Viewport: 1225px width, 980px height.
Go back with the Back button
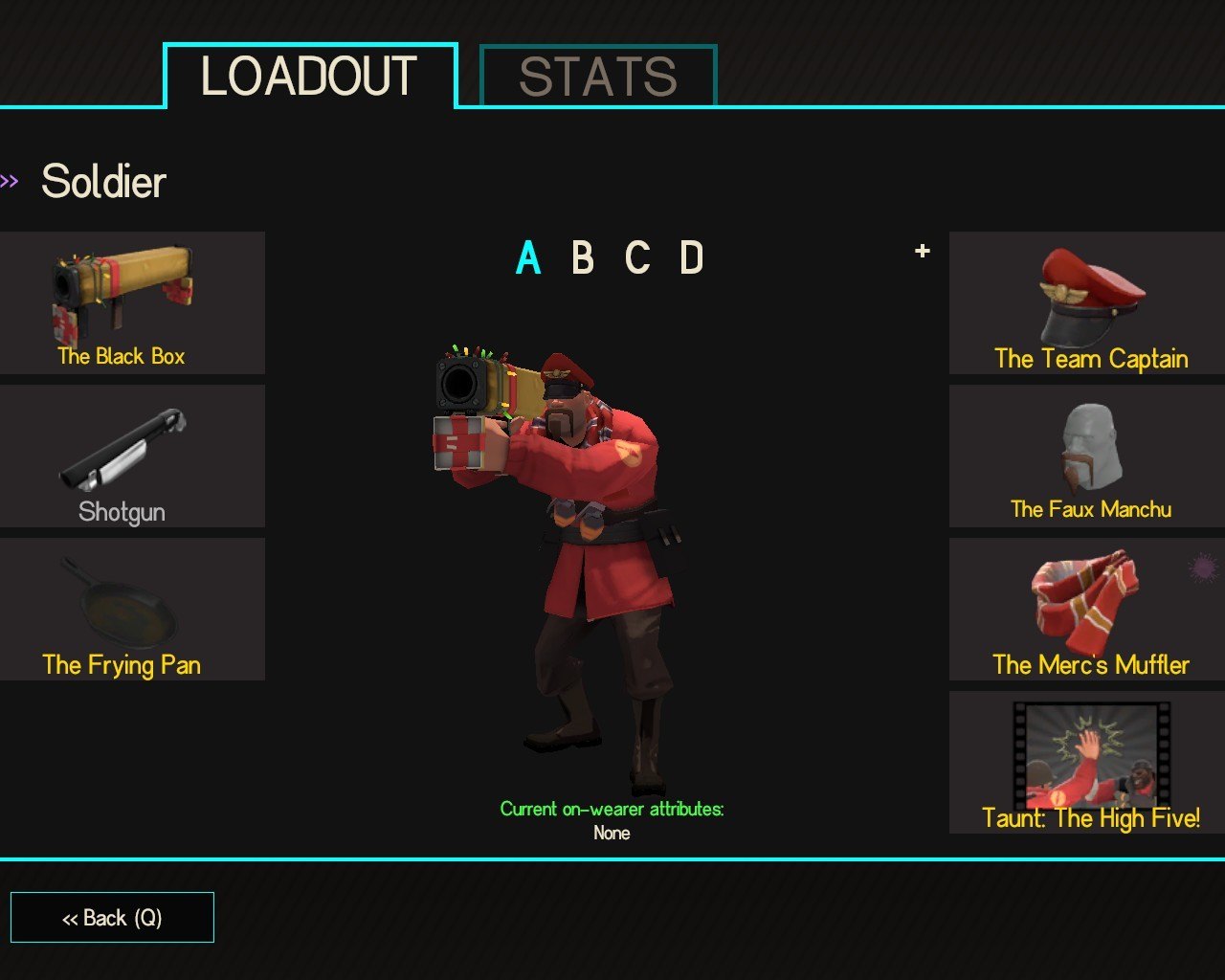pyautogui.click(x=112, y=918)
